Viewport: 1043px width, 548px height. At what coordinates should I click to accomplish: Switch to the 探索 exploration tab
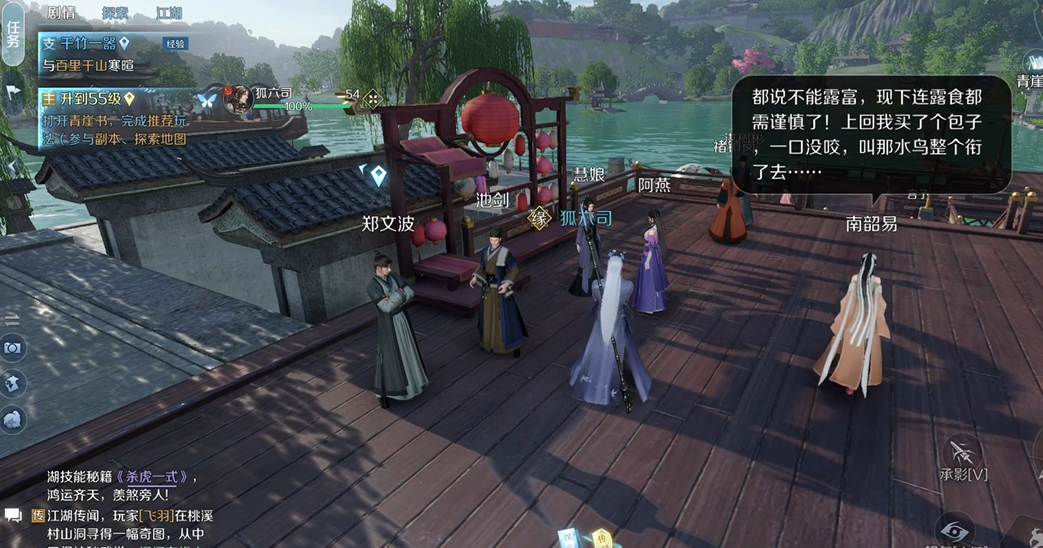(115, 13)
